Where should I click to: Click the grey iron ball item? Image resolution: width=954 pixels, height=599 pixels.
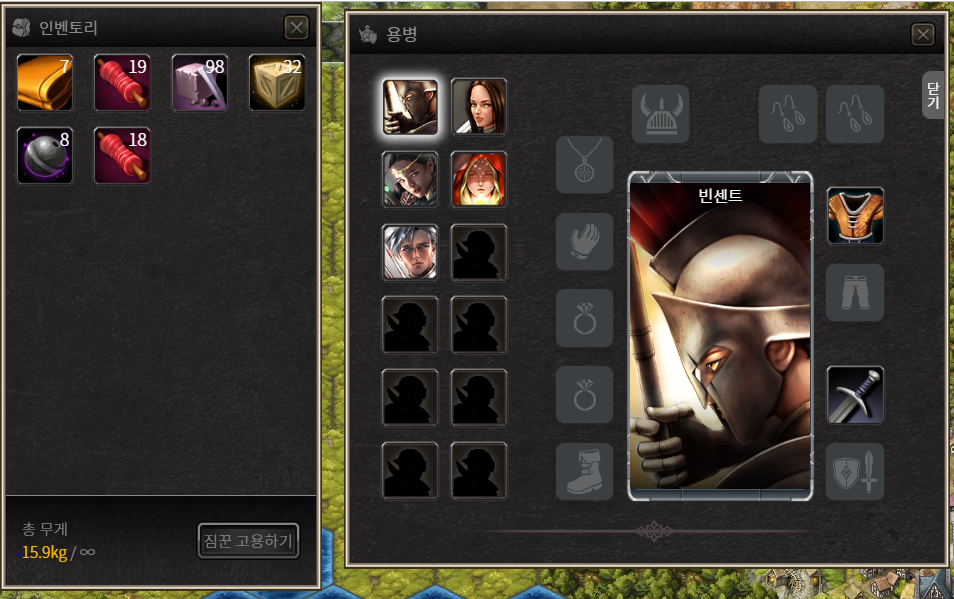point(45,155)
